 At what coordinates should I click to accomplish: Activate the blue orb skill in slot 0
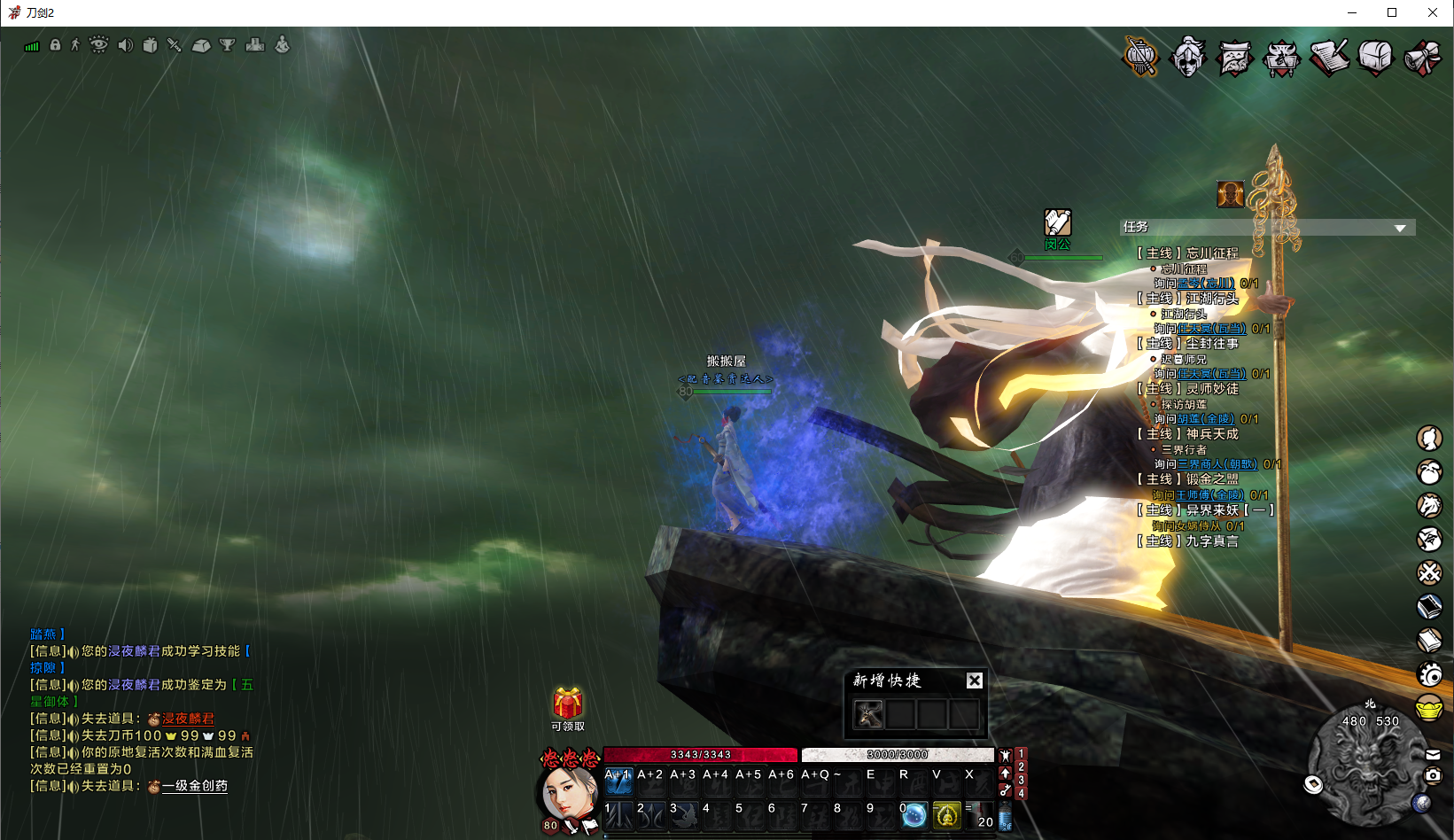(x=914, y=814)
